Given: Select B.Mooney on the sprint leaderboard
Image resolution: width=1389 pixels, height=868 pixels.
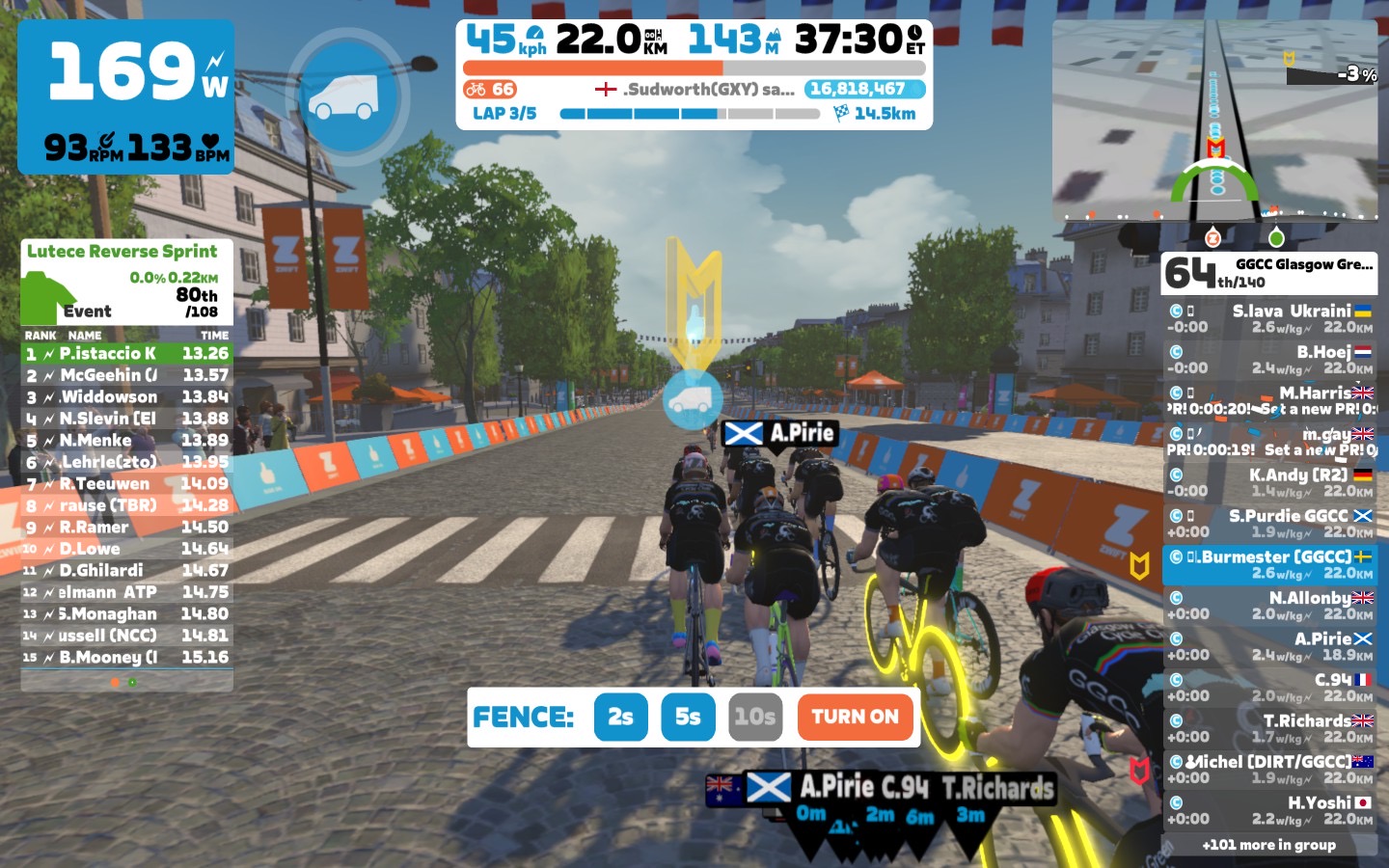Looking at the screenshot, I should click(x=126, y=658).
